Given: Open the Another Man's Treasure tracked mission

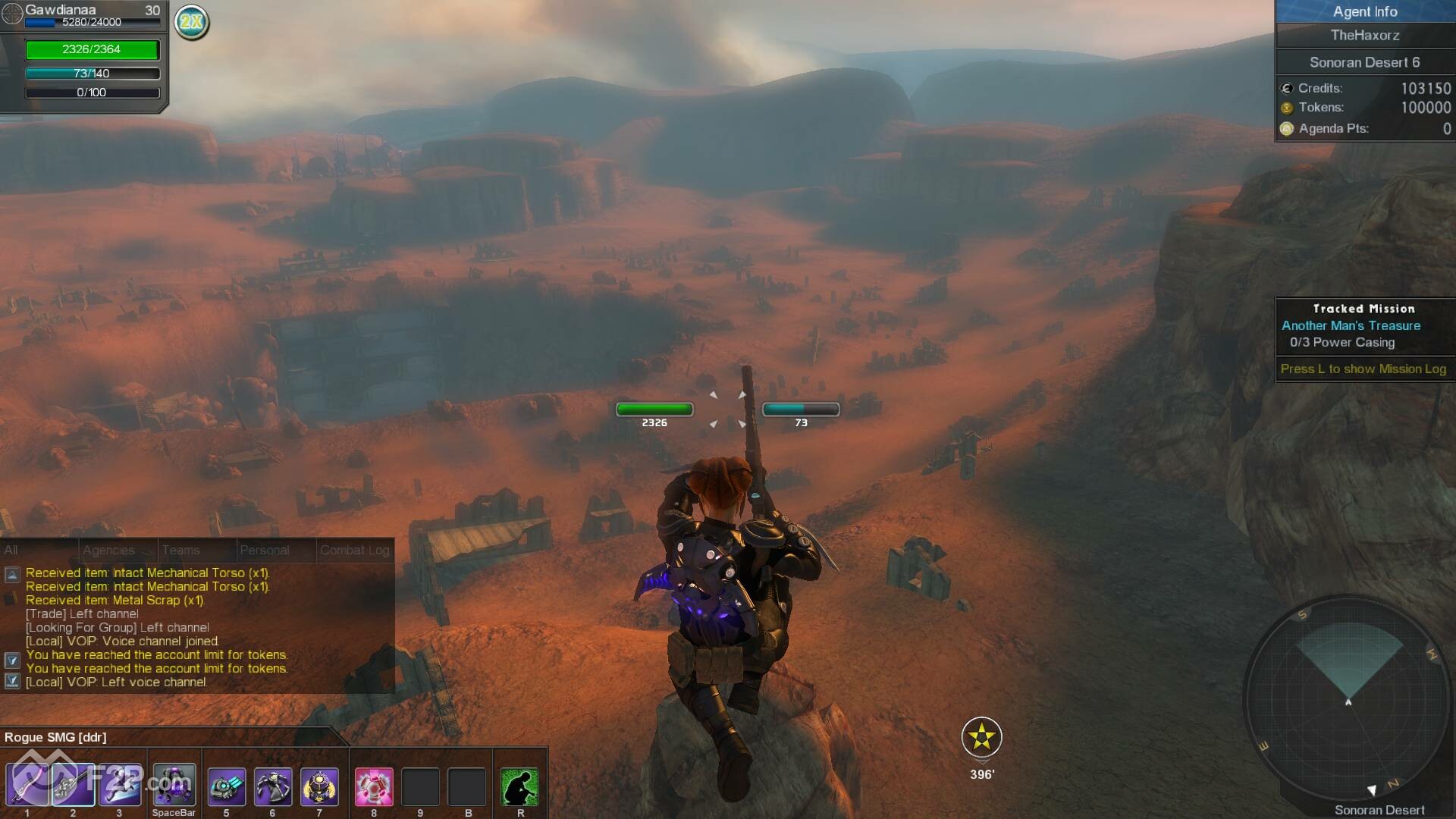Looking at the screenshot, I should pos(1351,325).
